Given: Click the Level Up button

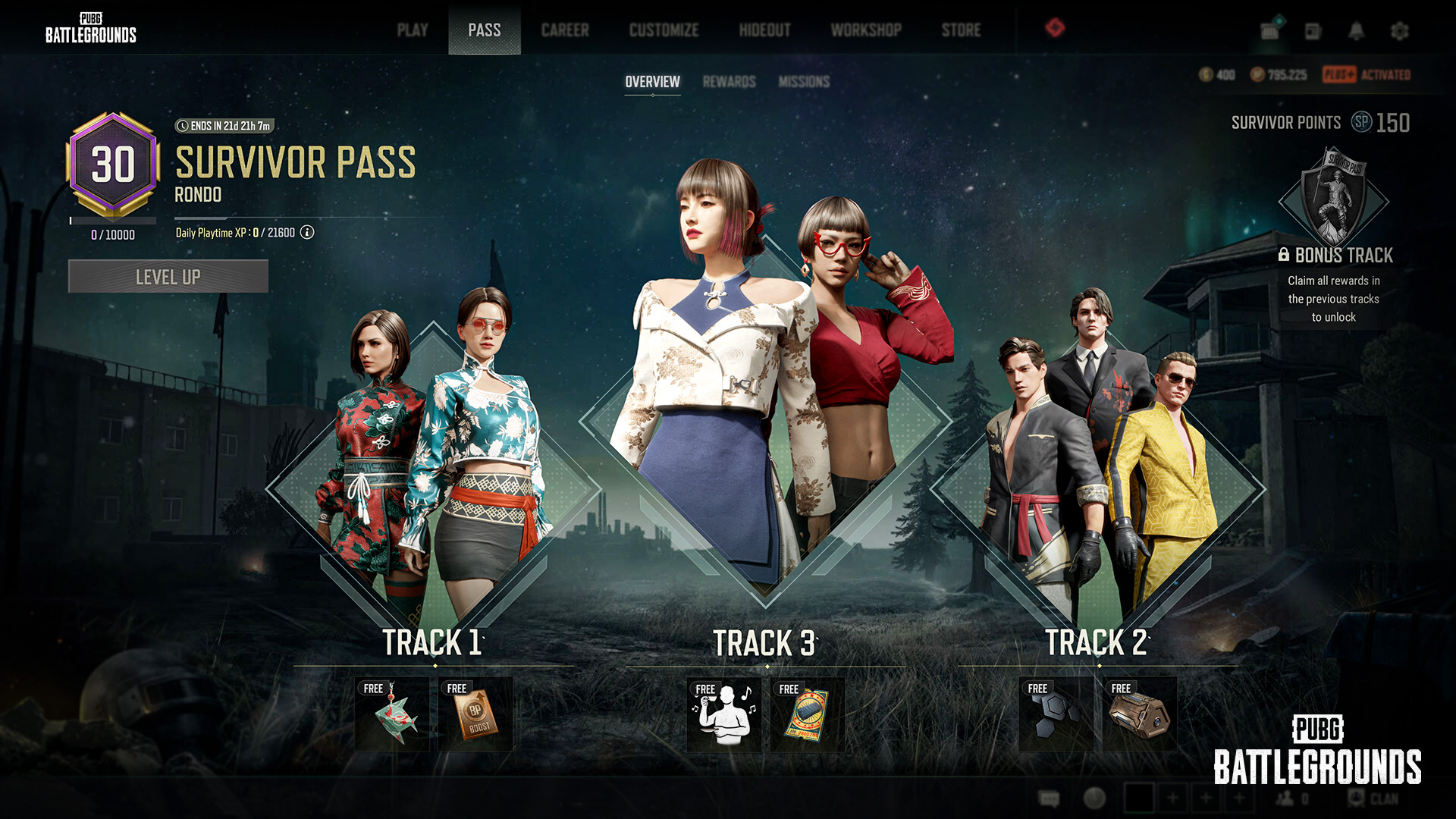Looking at the screenshot, I should tap(168, 277).
